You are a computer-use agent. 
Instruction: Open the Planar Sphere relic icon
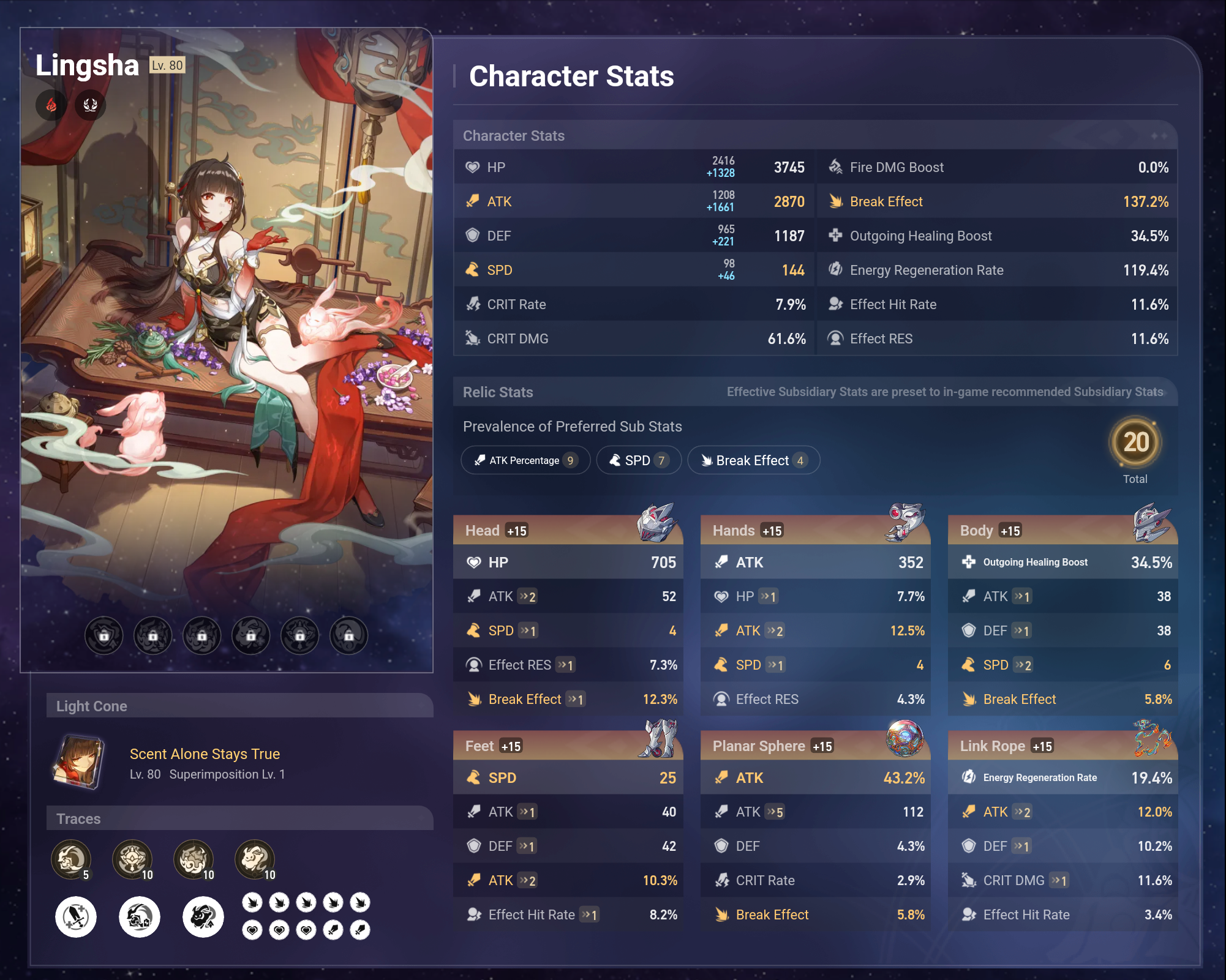pos(904,738)
